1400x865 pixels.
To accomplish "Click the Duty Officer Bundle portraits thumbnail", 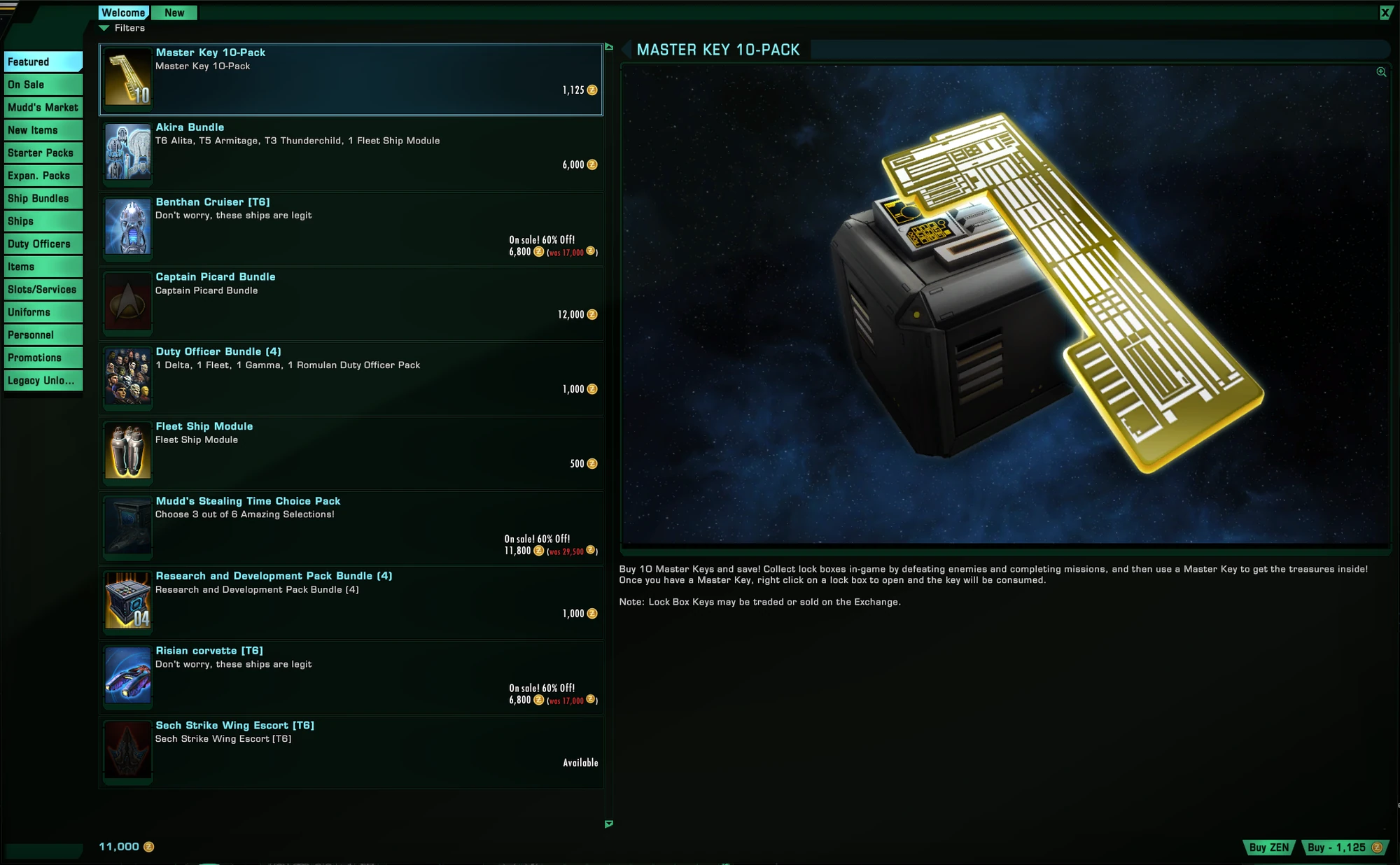I will (127, 377).
